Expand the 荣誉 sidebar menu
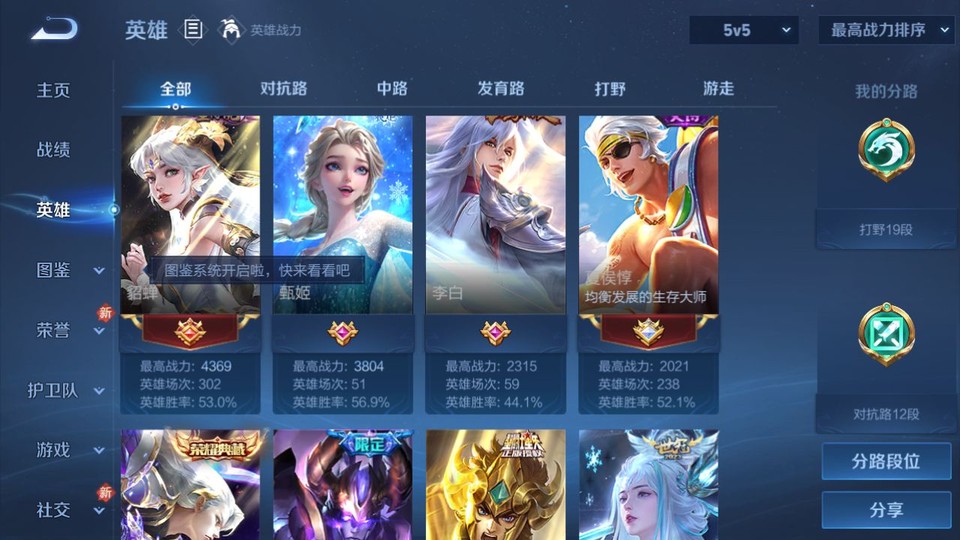The height and width of the screenshot is (540, 960). pyautogui.click(x=66, y=330)
